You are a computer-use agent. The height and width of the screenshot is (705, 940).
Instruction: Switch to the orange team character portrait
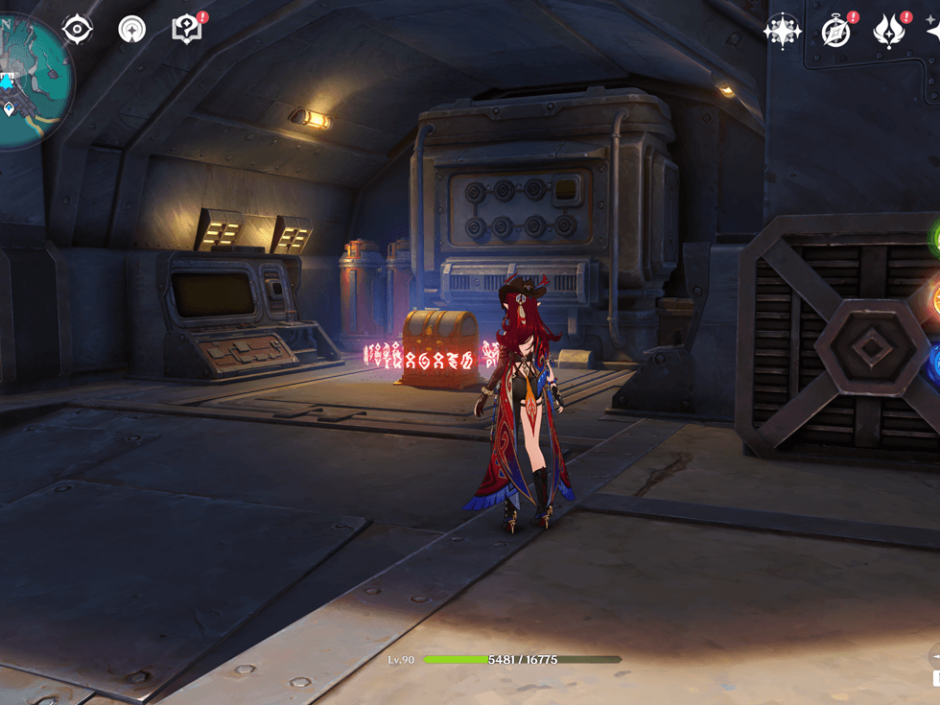pyautogui.click(x=935, y=300)
